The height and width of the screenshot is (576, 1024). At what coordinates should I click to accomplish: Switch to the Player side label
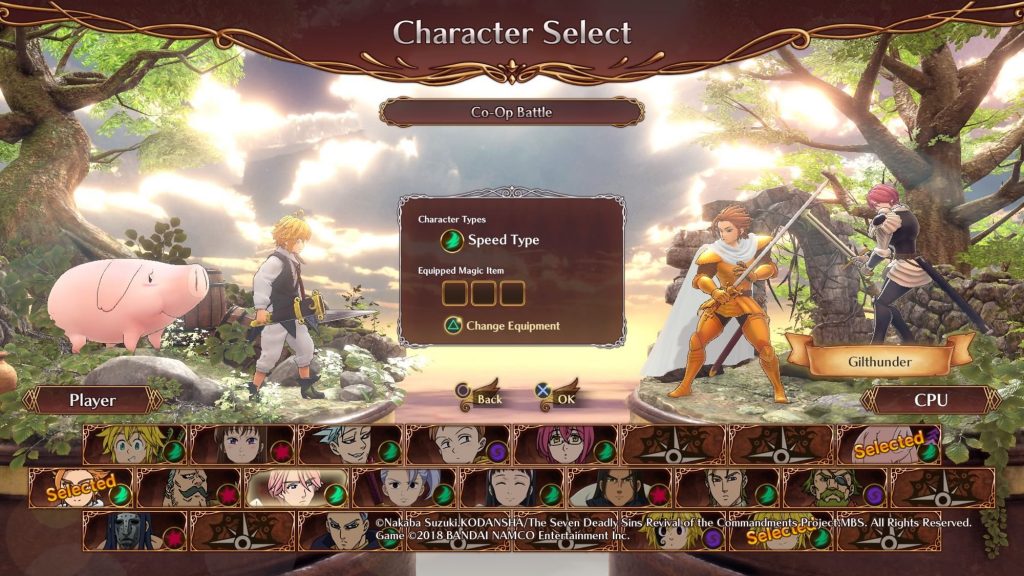93,400
